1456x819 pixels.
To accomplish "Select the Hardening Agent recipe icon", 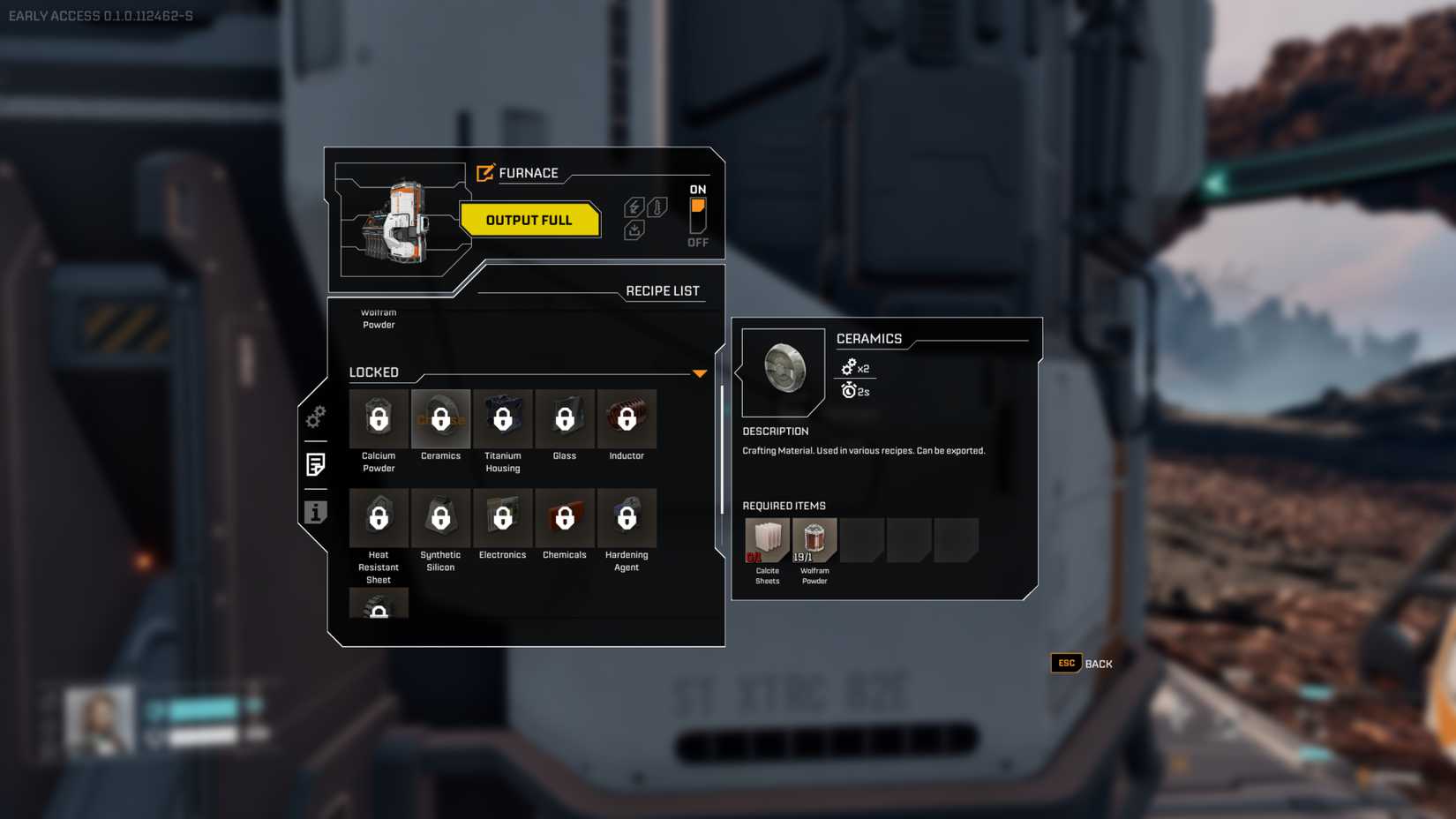I will [x=627, y=517].
